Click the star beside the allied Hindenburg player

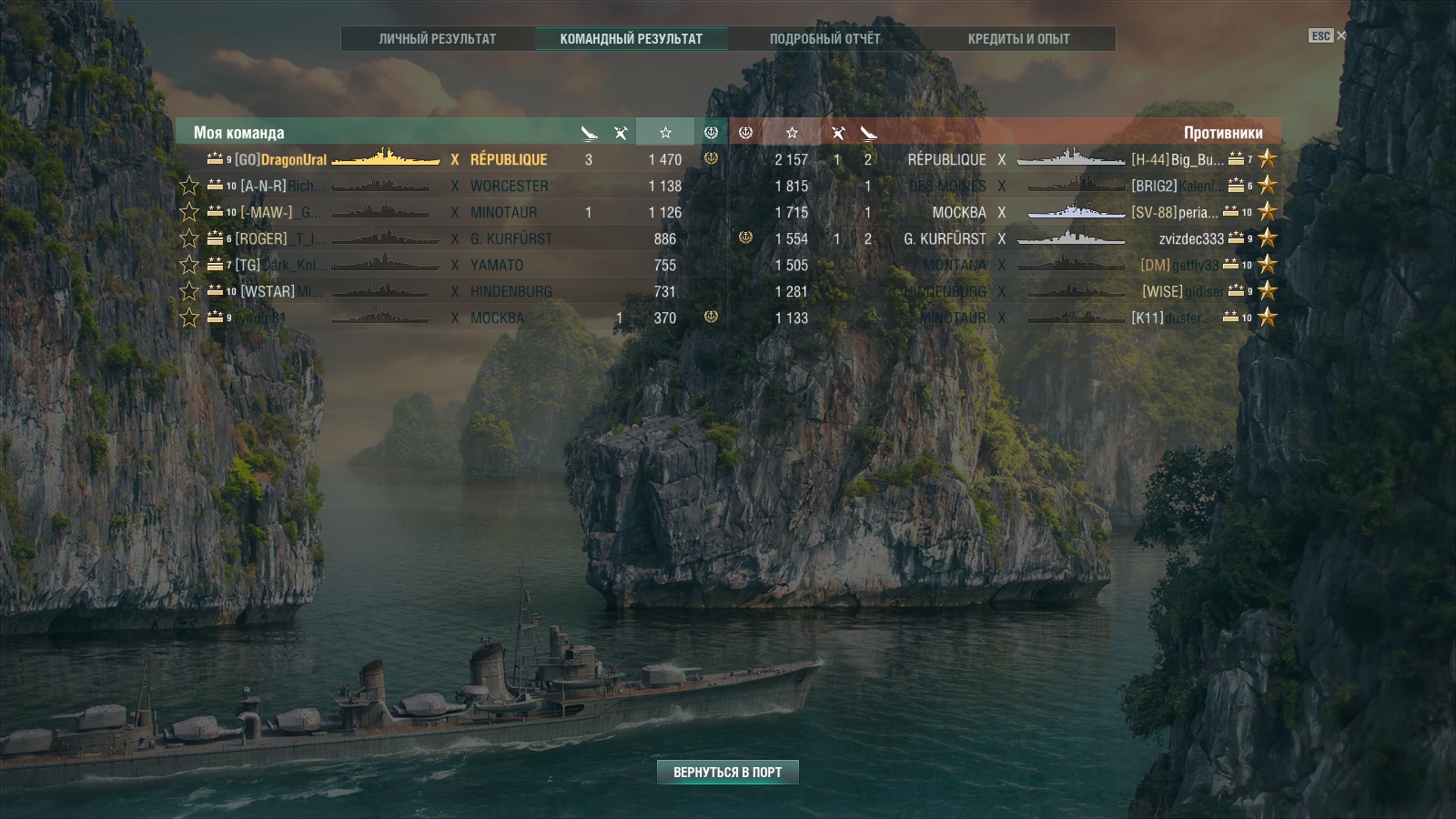click(x=189, y=291)
